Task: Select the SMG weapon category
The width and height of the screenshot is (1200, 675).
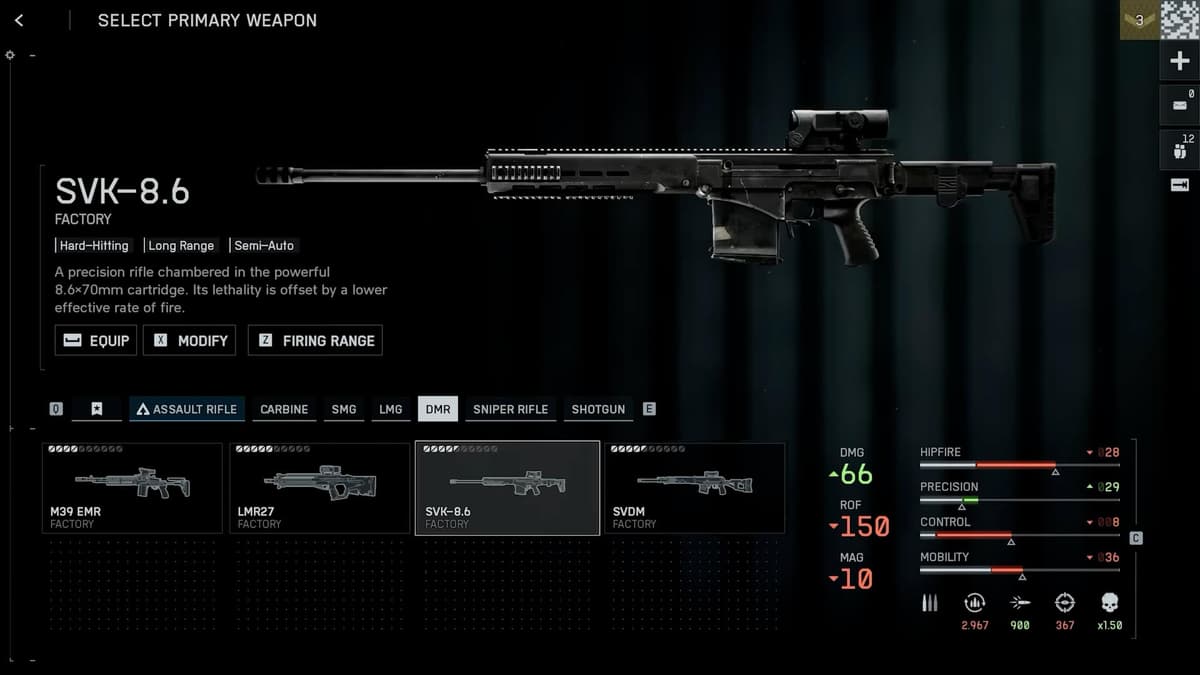Action: click(x=343, y=409)
